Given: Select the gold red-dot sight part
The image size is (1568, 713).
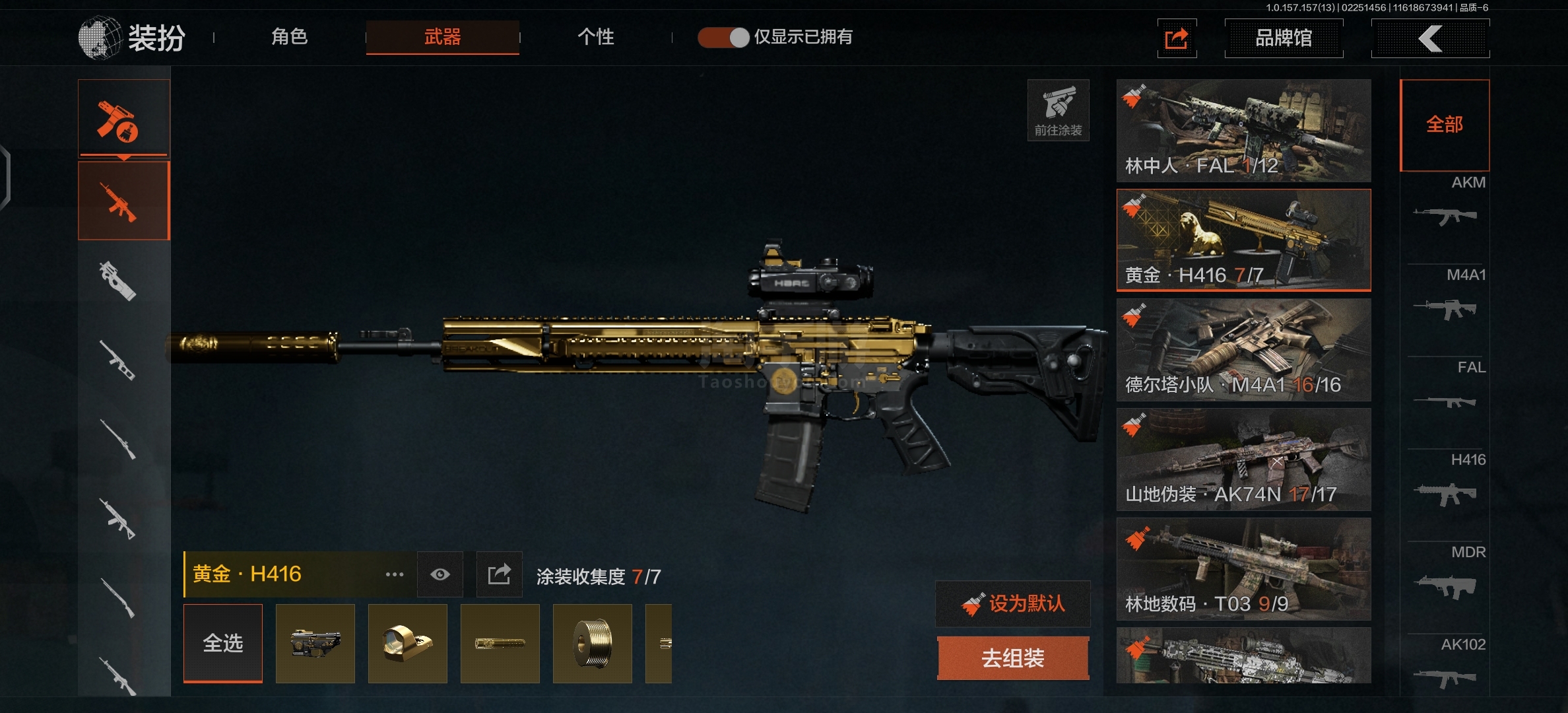Looking at the screenshot, I should click(x=407, y=643).
